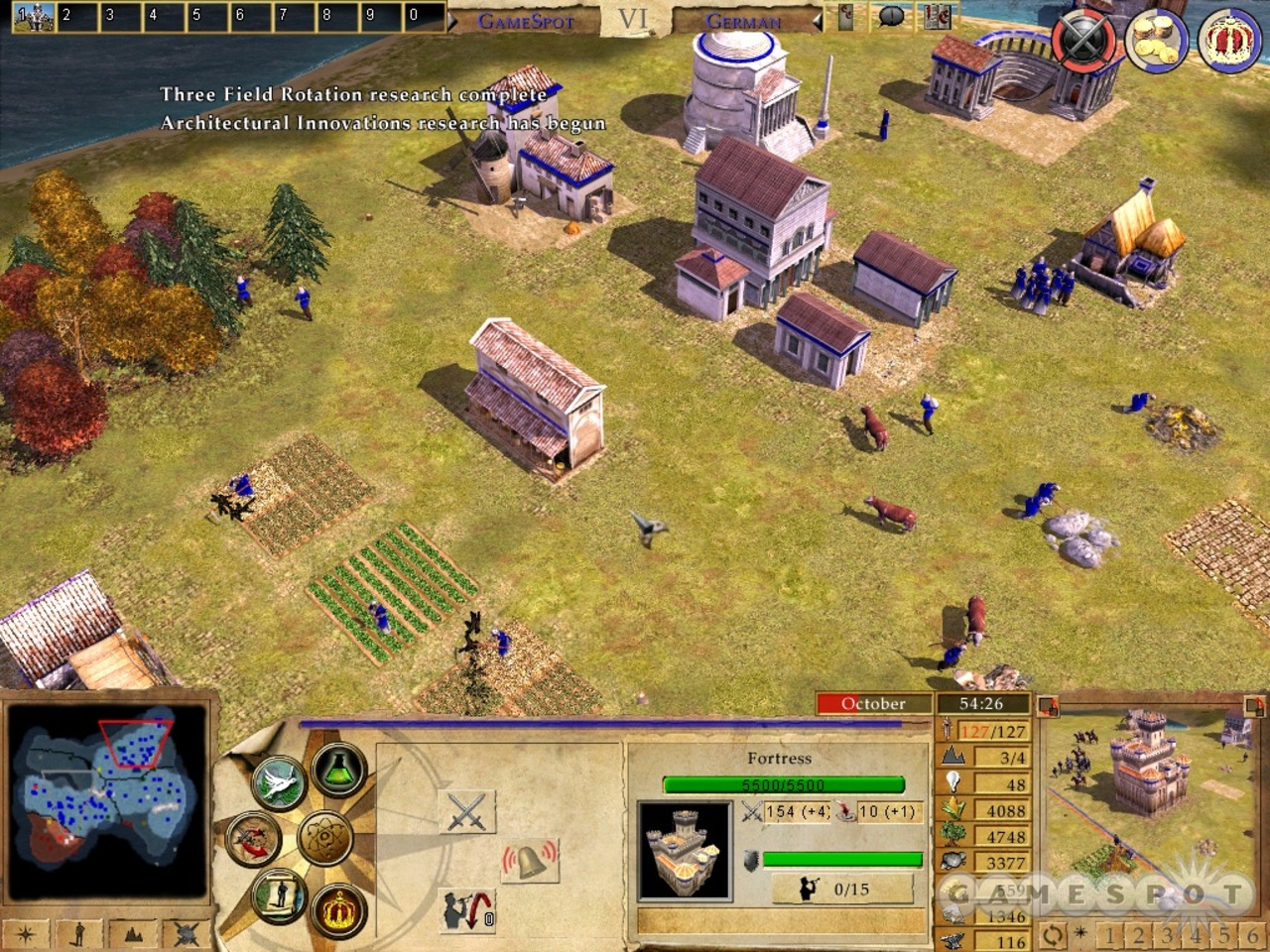This screenshot has width=1270, height=952.
Task: Switch the picture-in-picture to view slot 2
Action: coord(1139,935)
